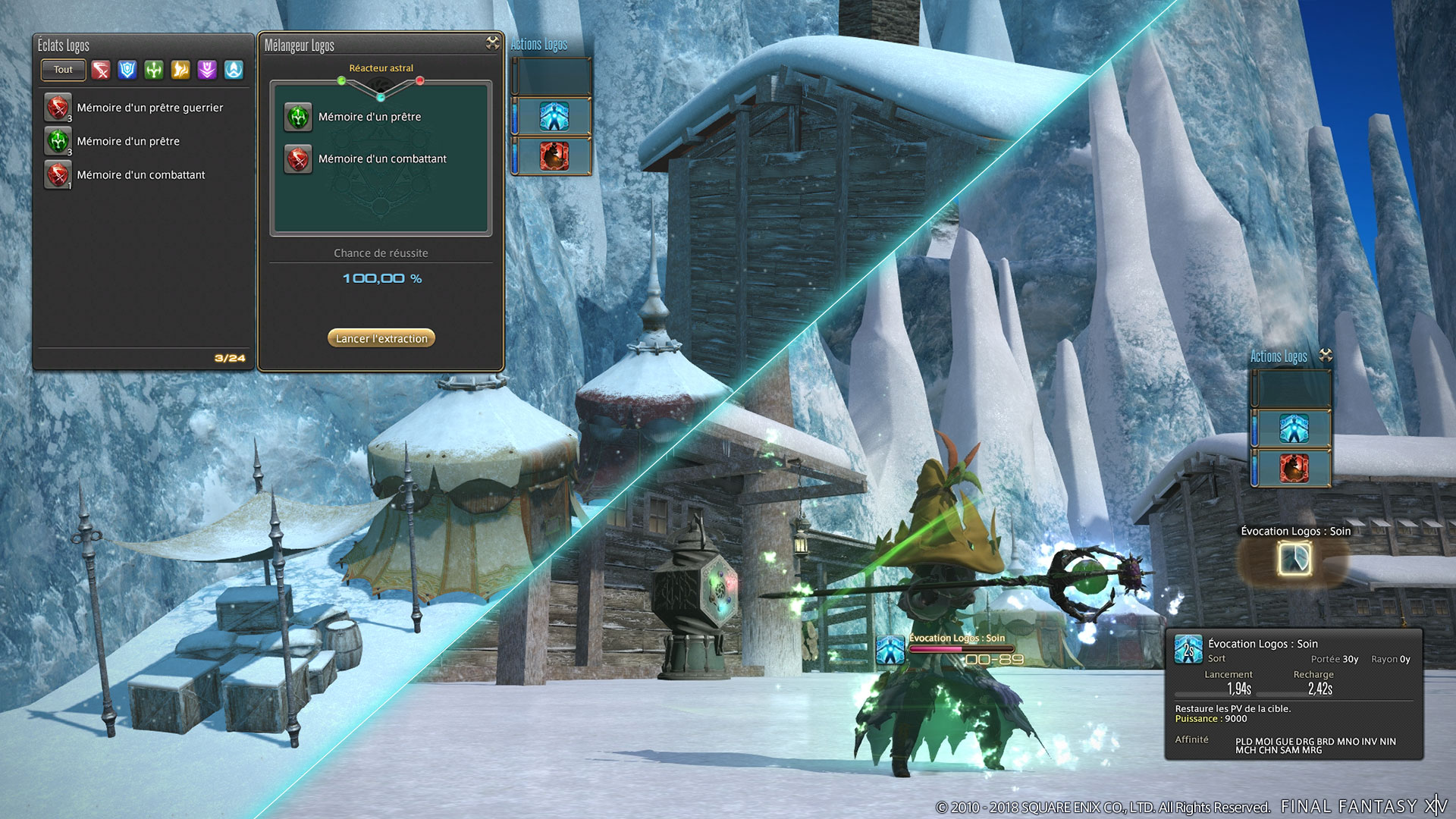Filter shards by the purple chevron category

(207, 71)
